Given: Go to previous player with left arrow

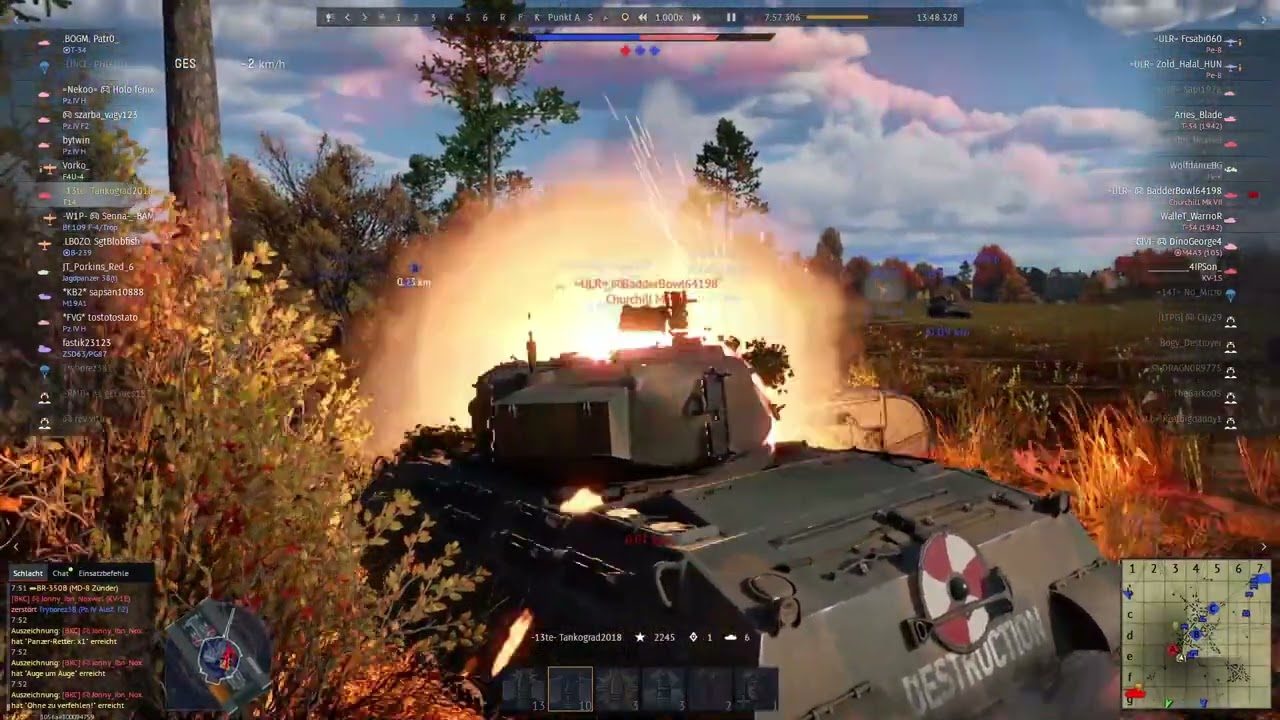Looking at the screenshot, I should point(348,17).
